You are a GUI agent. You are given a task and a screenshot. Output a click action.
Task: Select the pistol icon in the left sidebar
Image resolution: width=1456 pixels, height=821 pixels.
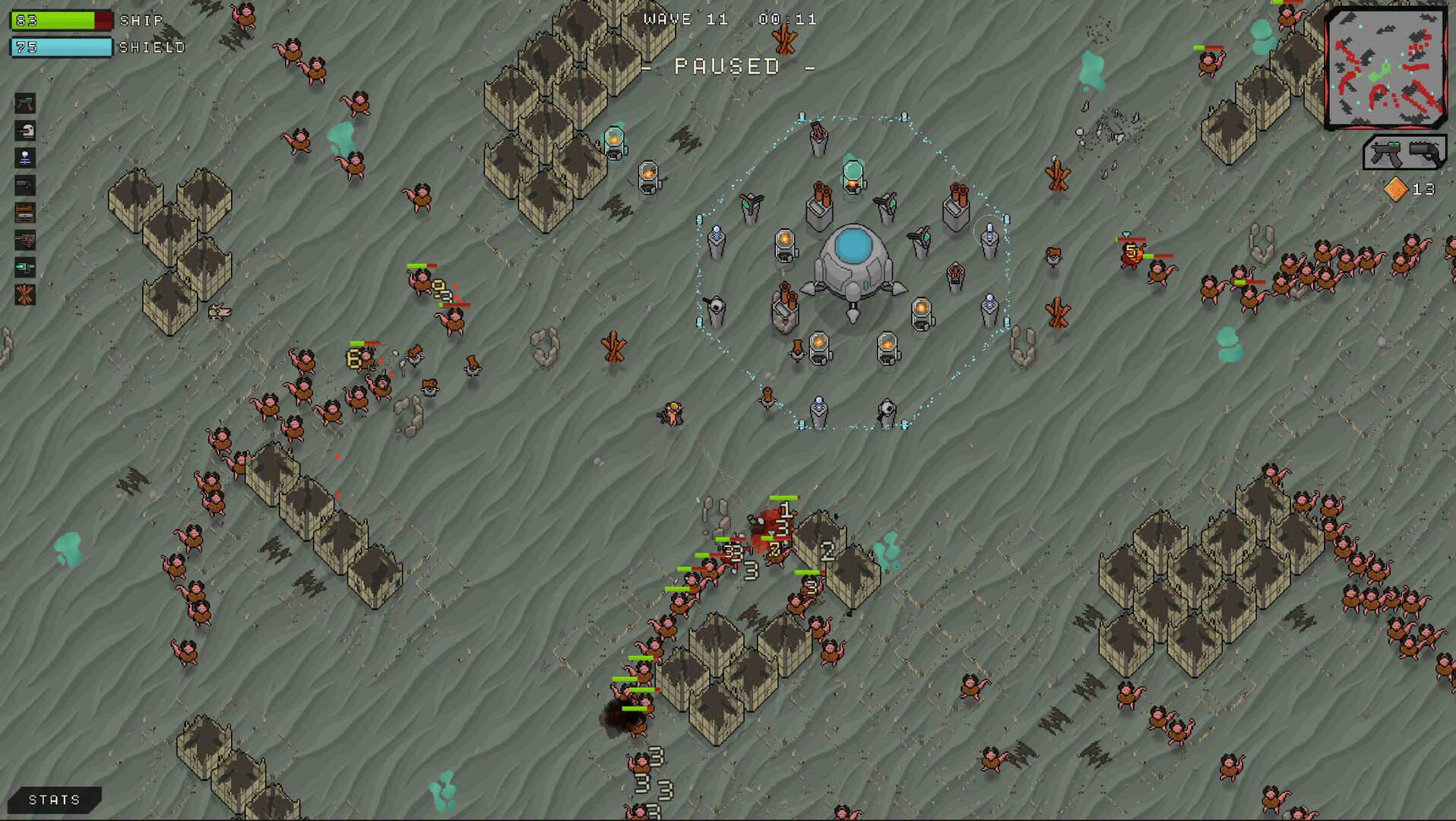25,185
